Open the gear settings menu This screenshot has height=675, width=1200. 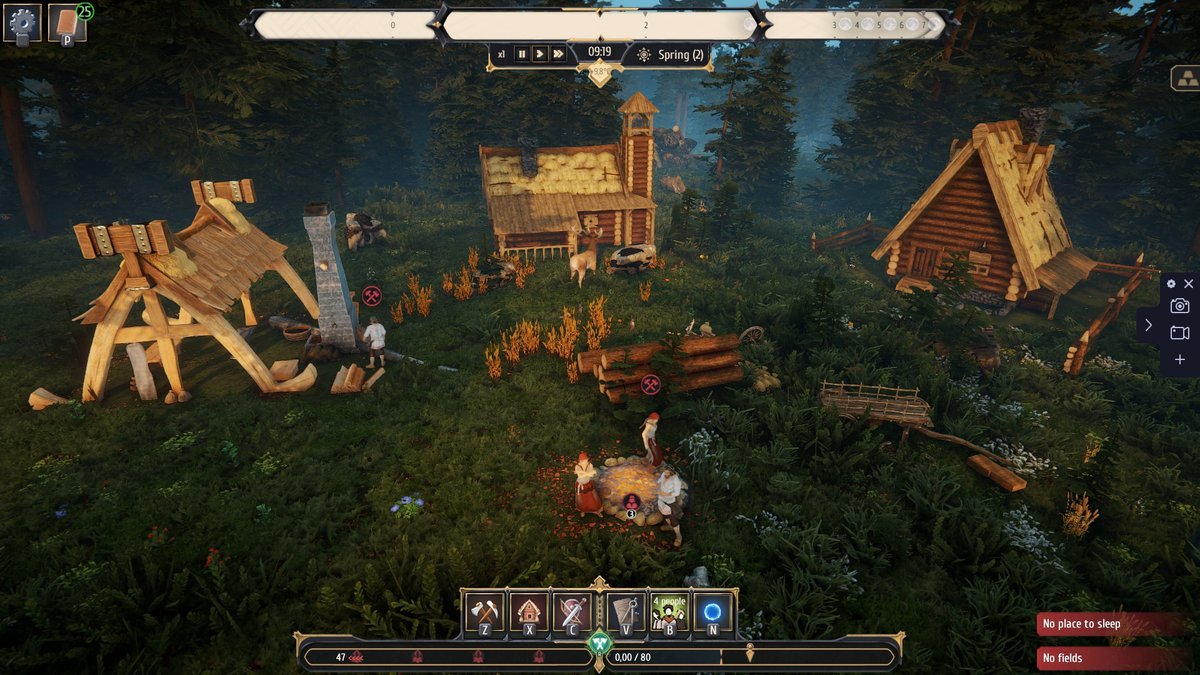coord(22,23)
